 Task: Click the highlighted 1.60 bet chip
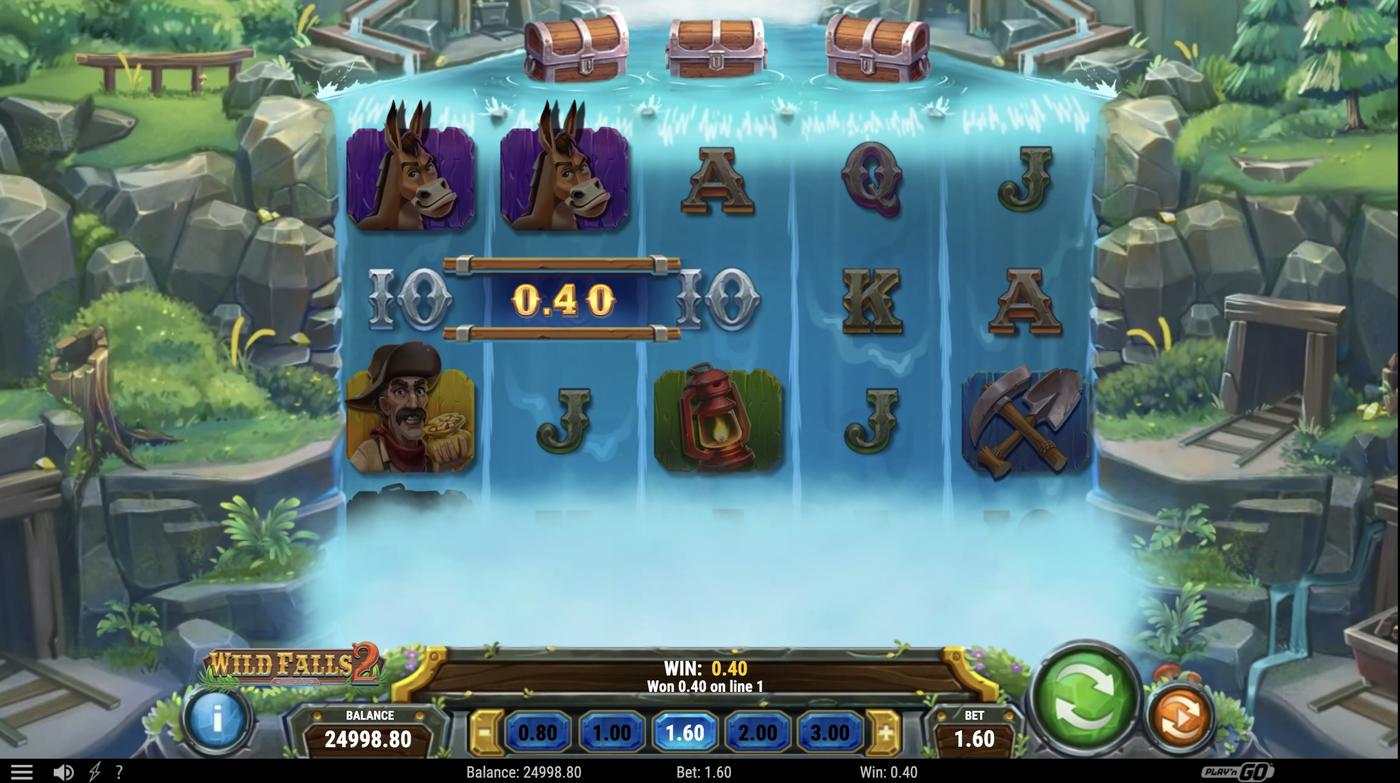point(683,731)
